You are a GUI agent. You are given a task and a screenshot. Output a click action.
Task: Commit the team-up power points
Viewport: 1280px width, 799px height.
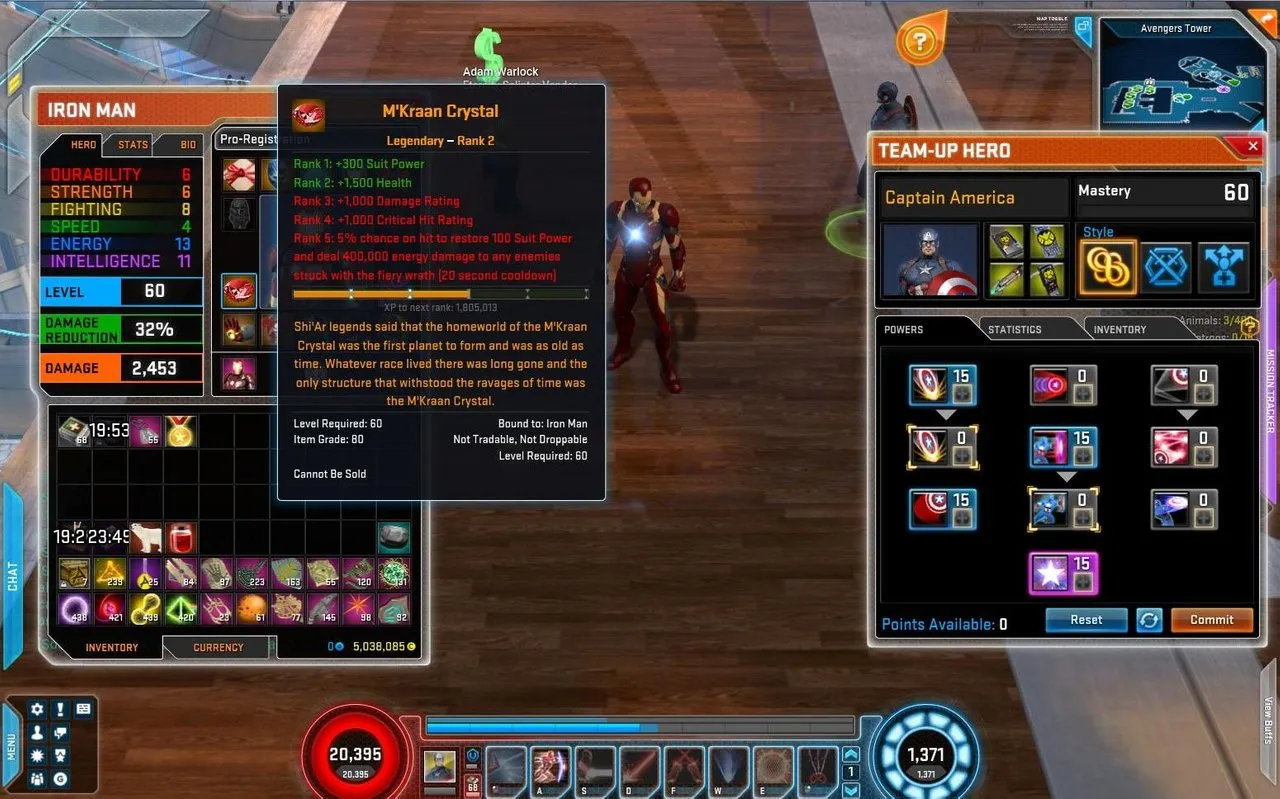coord(1211,620)
